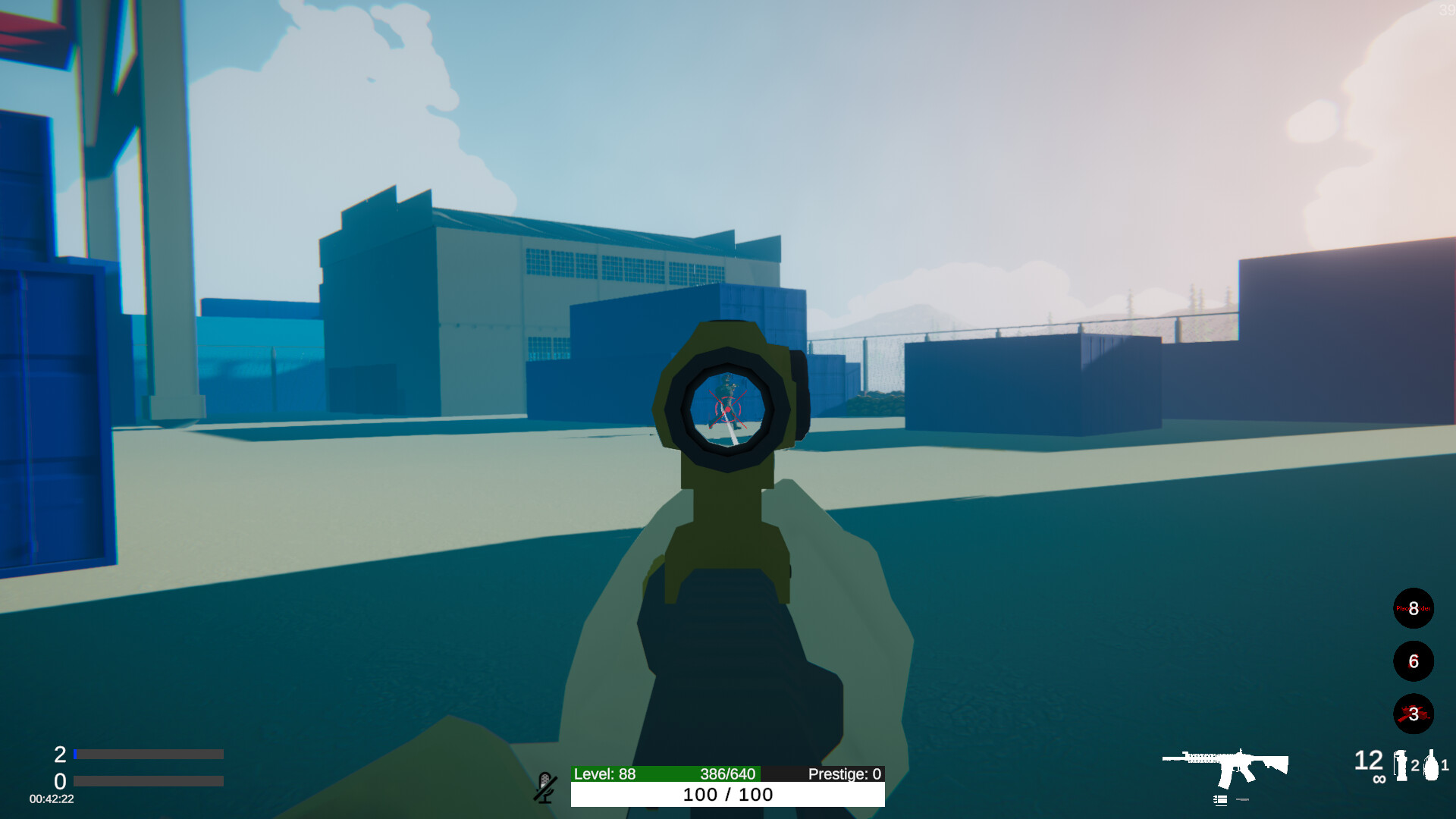Activate the Placeholder 8 killstreak icon

click(1414, 608)
